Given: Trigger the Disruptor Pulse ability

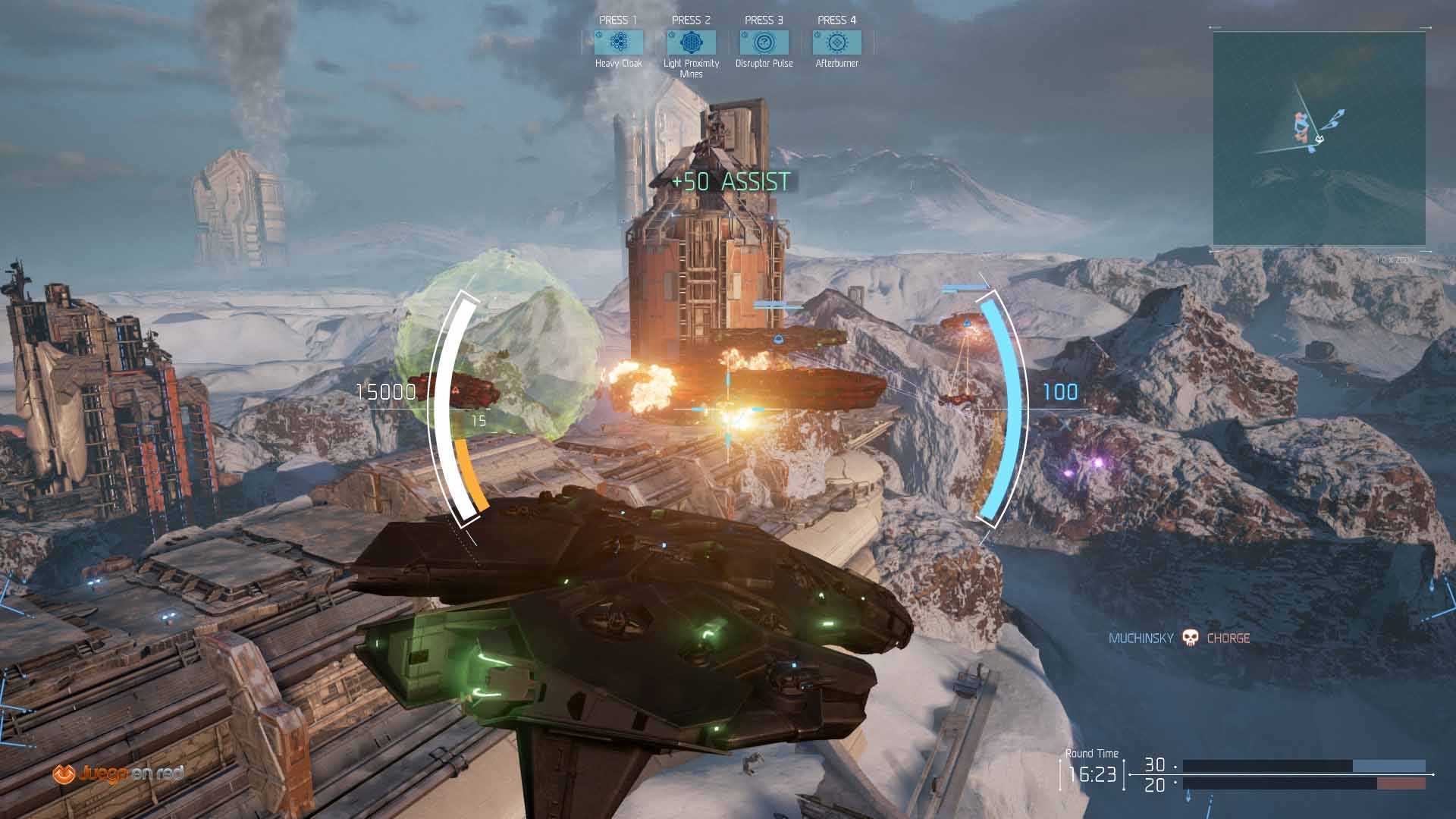Looking at the screenshot, I should [764, 42].
